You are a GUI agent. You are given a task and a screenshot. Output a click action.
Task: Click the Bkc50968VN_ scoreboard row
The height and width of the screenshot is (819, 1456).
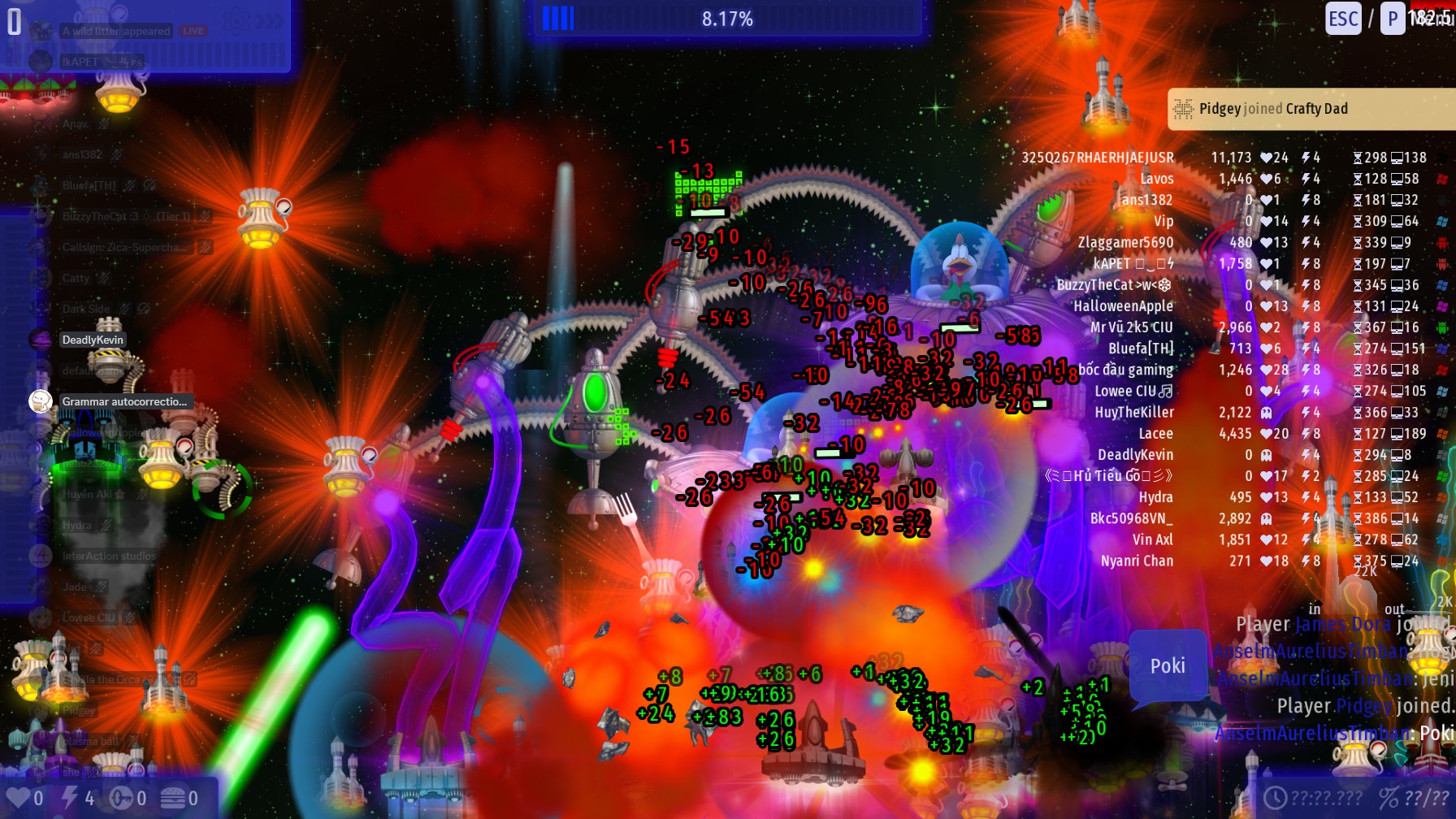(1131, 518)
